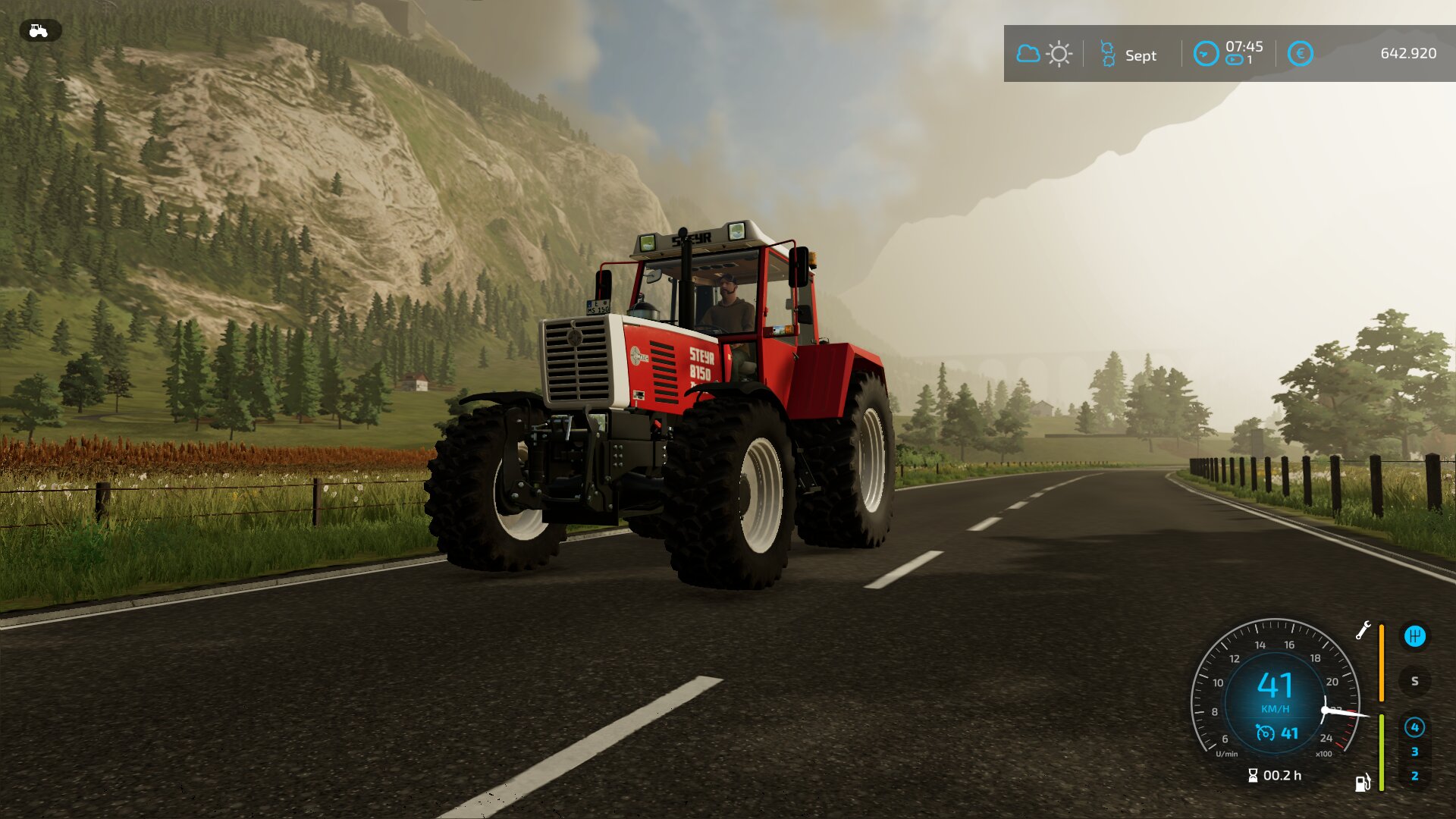Click the wrench damage icon
This screenshot has height=819, width=1456.
coord(1363,630)
